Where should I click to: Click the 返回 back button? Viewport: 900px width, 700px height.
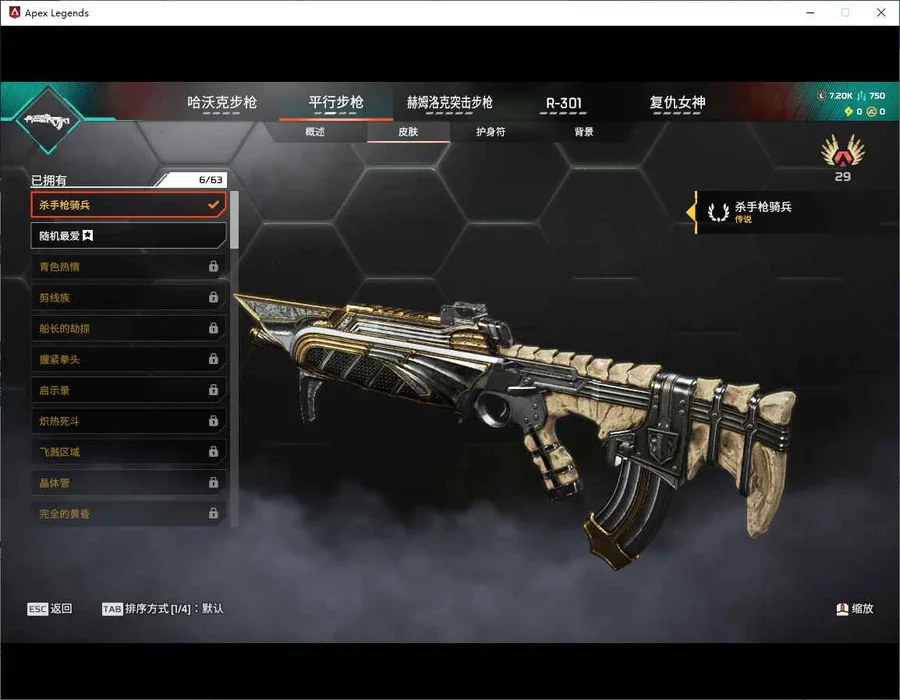(x=50, y=608)
